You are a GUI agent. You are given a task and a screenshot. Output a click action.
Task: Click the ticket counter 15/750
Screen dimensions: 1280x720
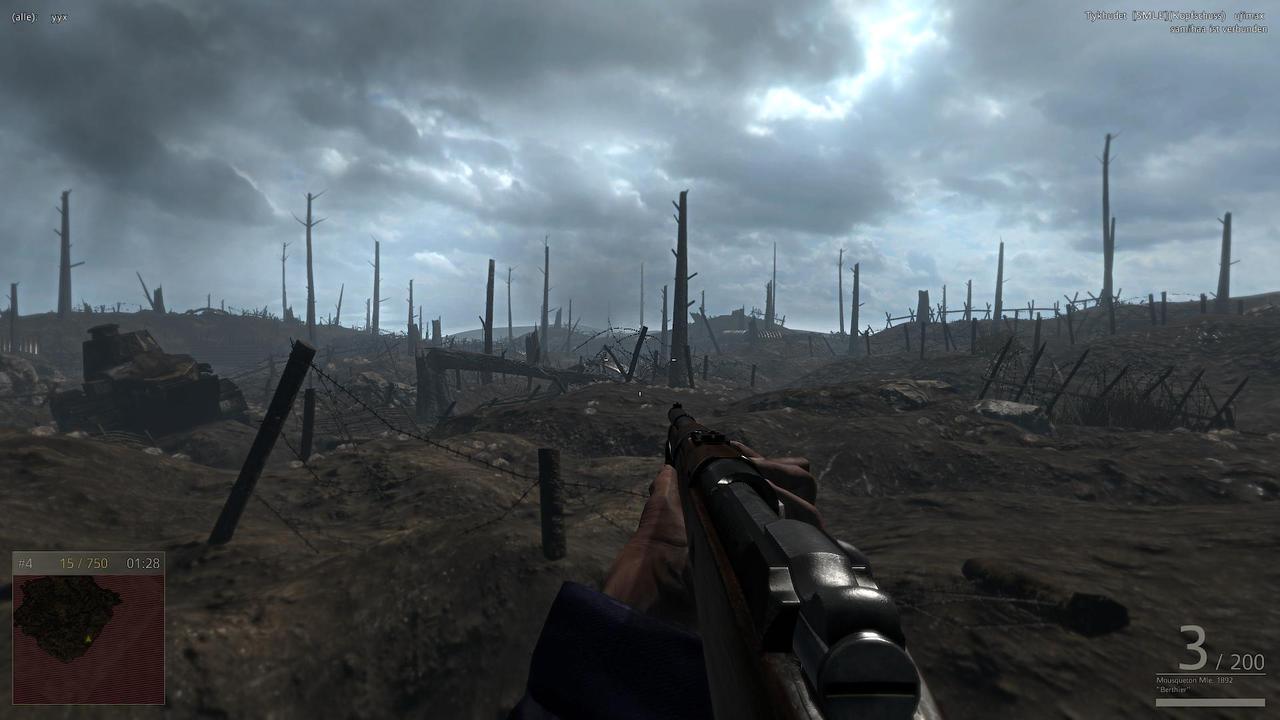point(84,563)
